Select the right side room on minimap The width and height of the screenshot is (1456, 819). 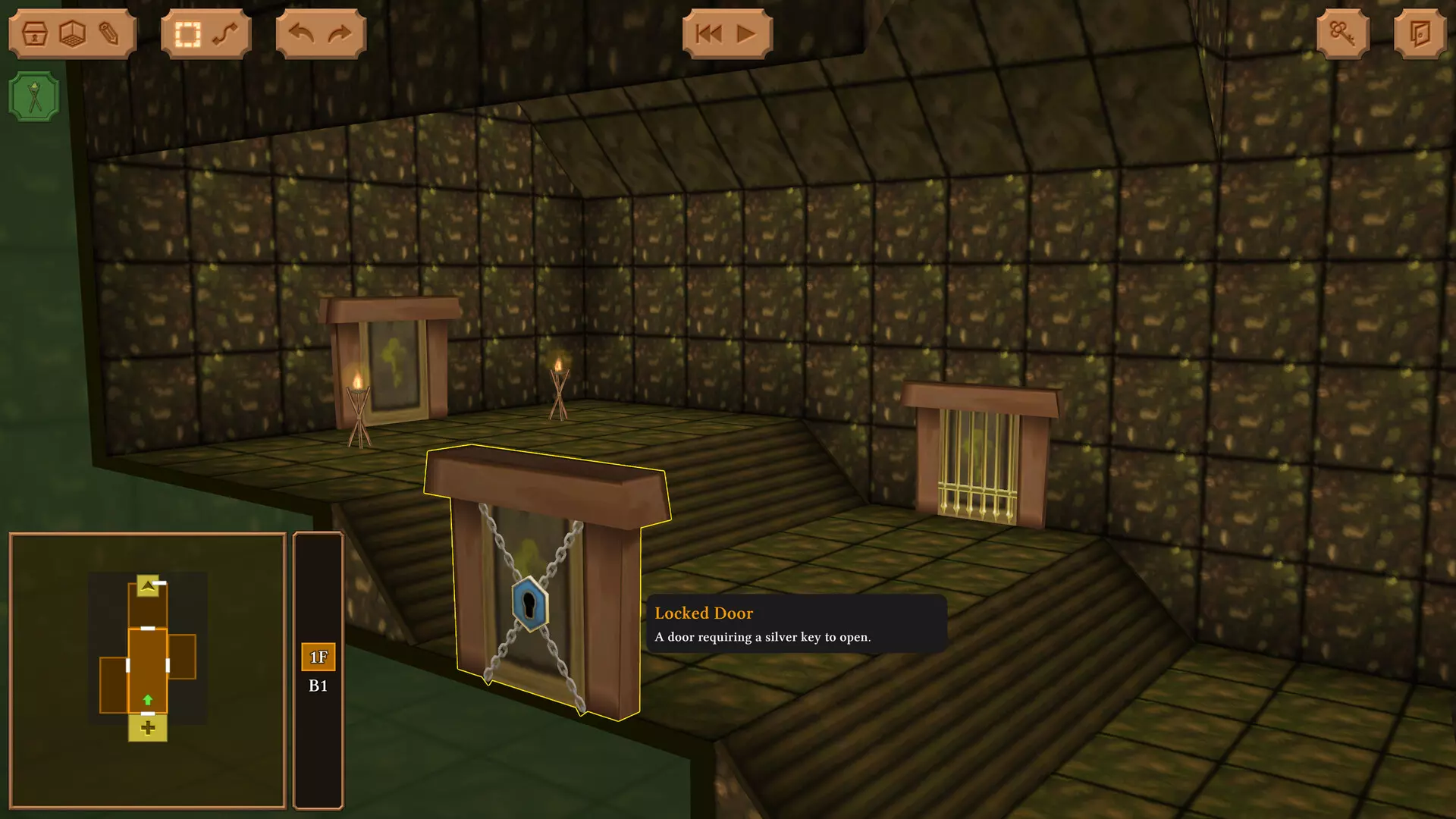pos(182,657)
